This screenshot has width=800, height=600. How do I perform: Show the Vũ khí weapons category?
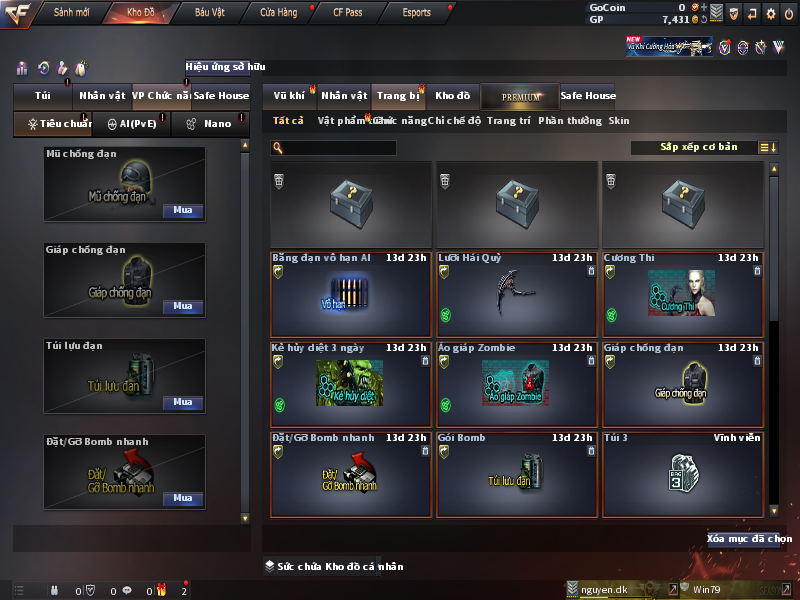tap(289, 96)
